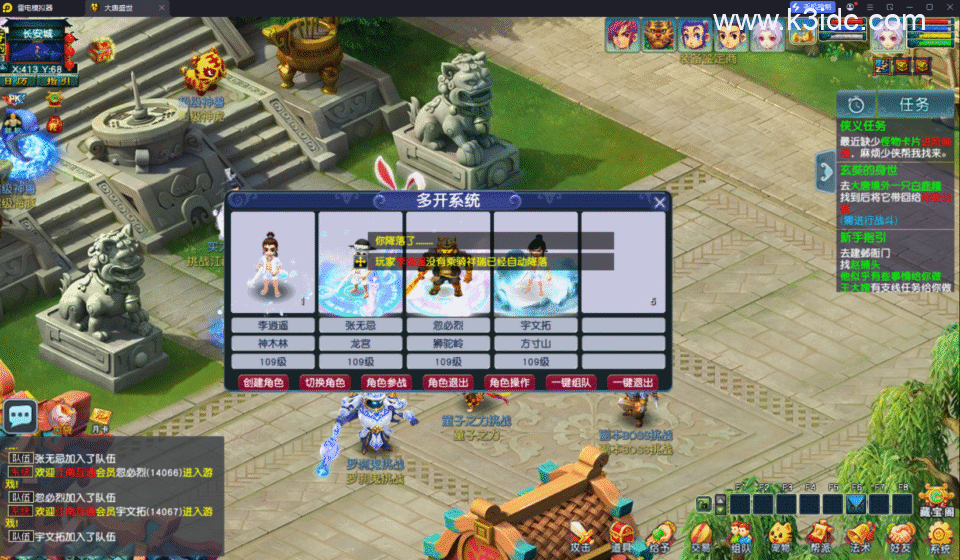The image size is (960, 560).
Task: Open the 宠物 pet menu
Action: click(x=780, y=535)
